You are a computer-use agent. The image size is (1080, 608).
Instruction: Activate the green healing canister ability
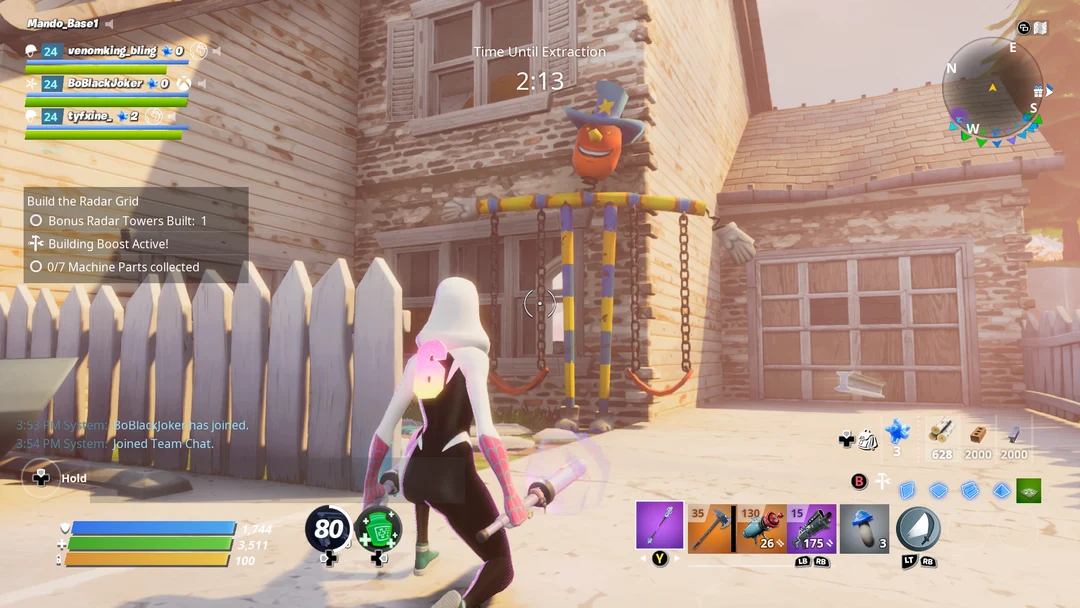[378, 529]
